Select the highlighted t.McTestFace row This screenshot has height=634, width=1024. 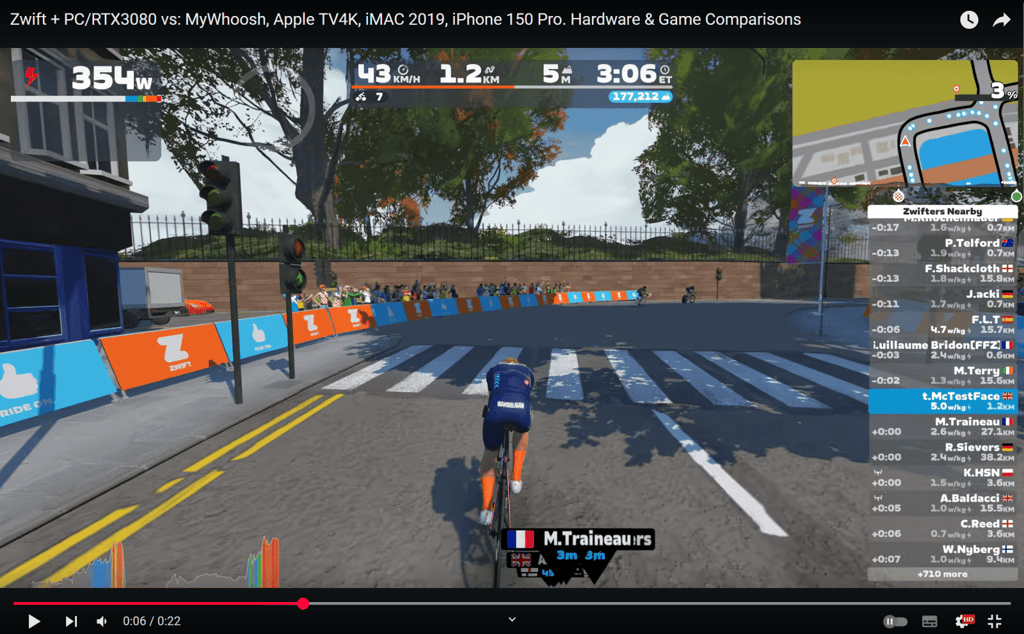(x=942, y=401)
